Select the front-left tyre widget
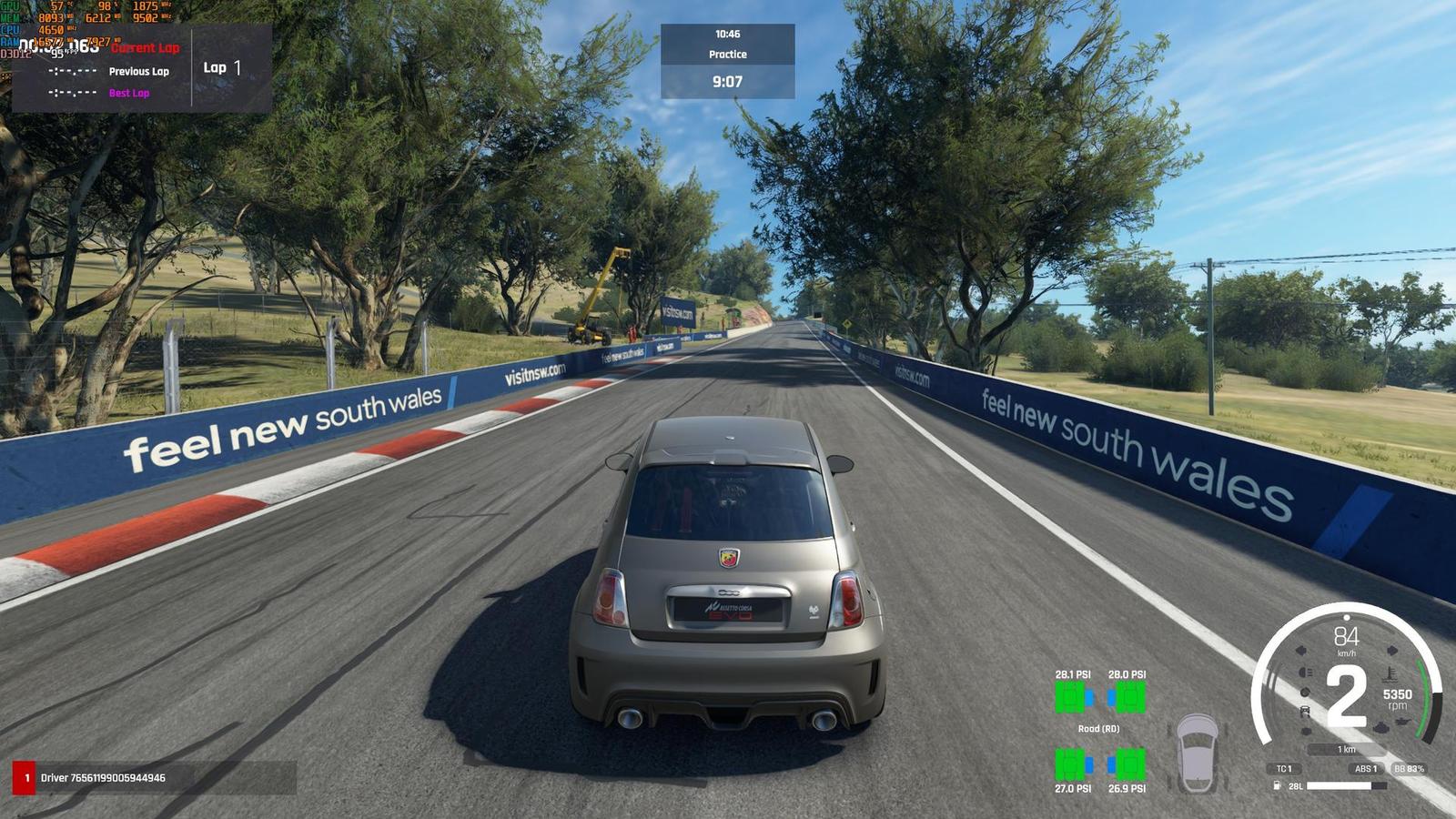The height and width of the screenshot is (819, 1456). point(1074,697)
